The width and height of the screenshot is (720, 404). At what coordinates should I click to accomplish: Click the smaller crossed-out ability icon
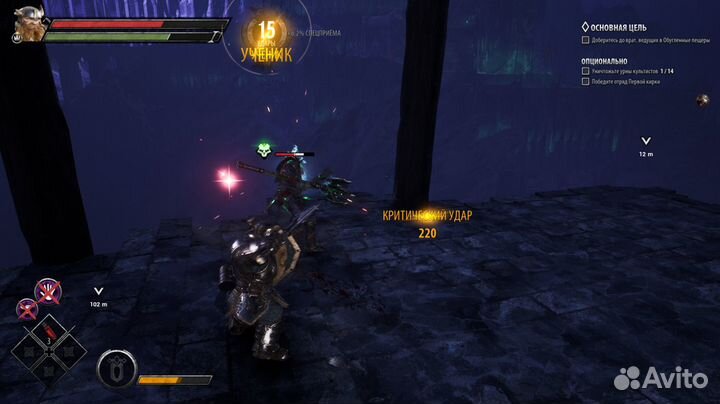click(27, 309)
